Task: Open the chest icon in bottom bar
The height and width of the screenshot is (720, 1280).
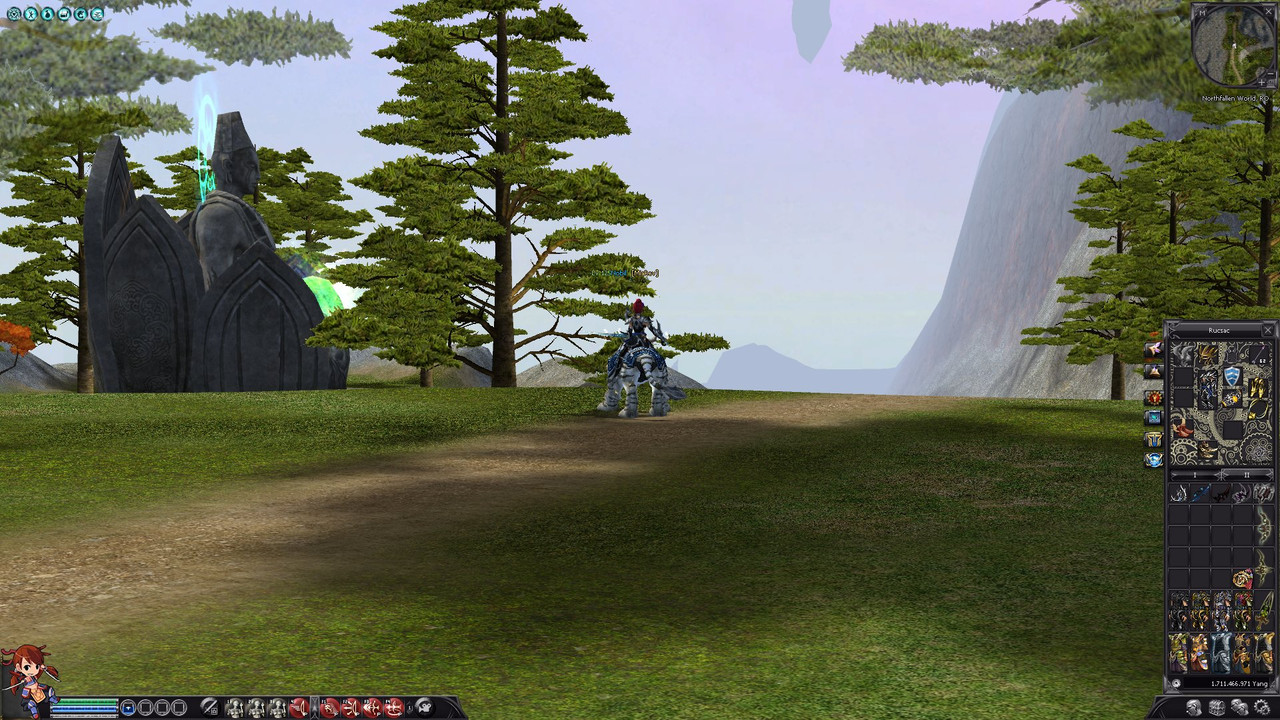Action: (x=1217, y=708)
